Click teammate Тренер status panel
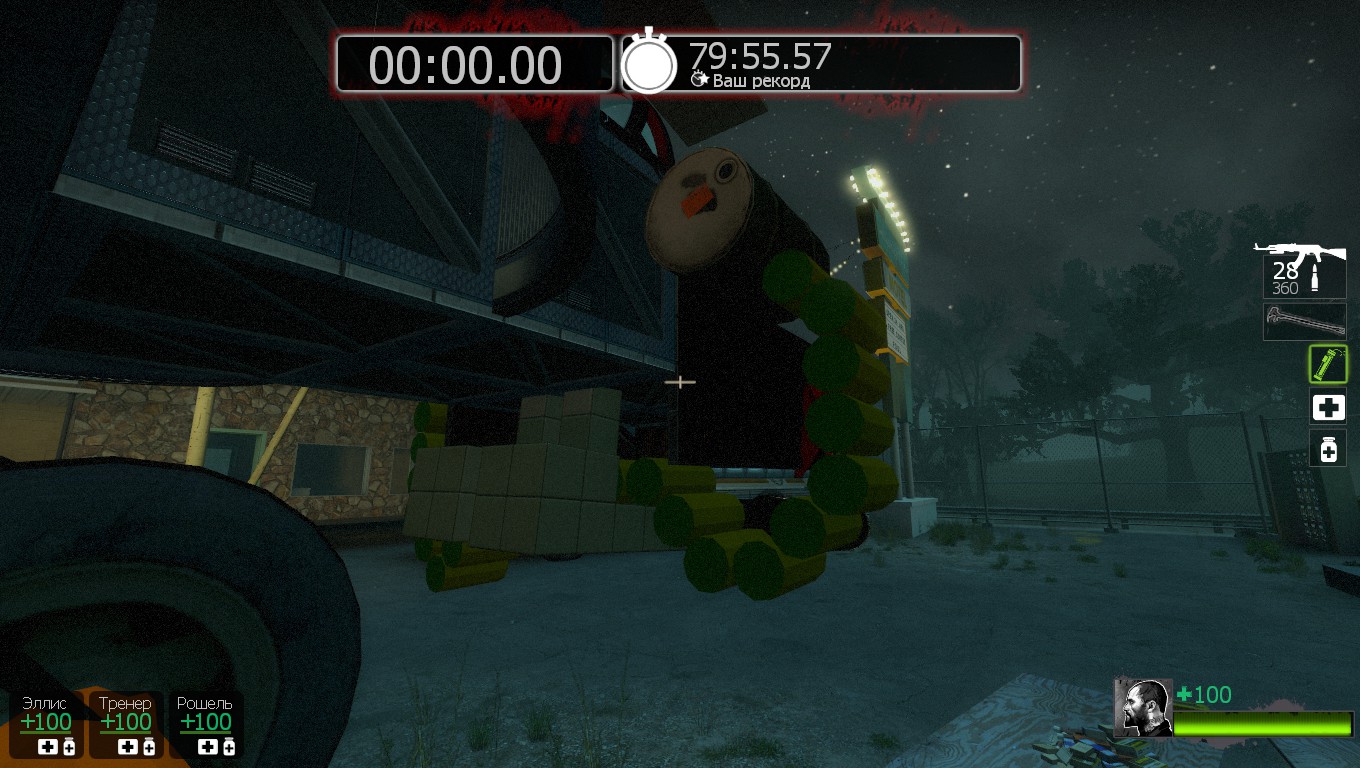The height and width of the screenshot is (768, 1360). [125, 724]
